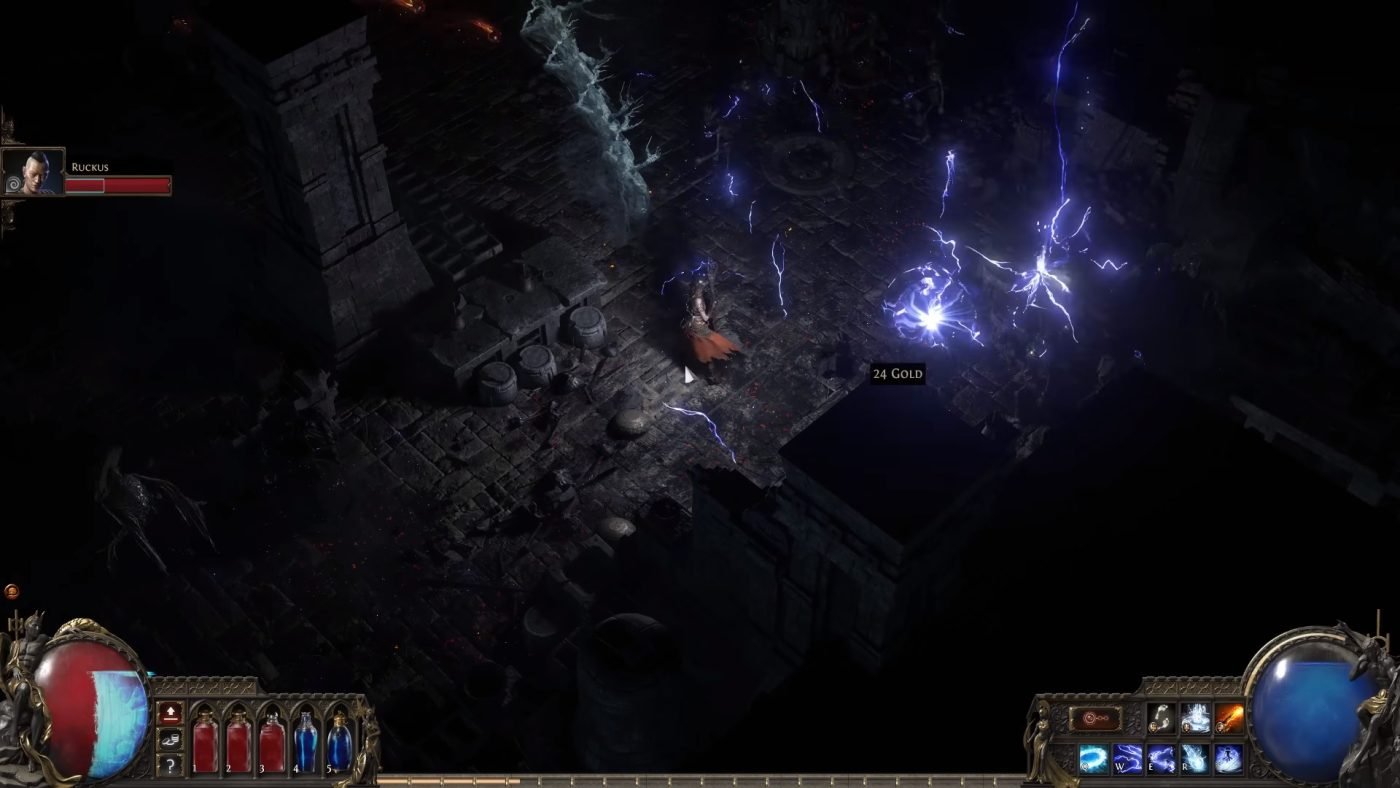Open the coins shop button

(x=170, y=737)
